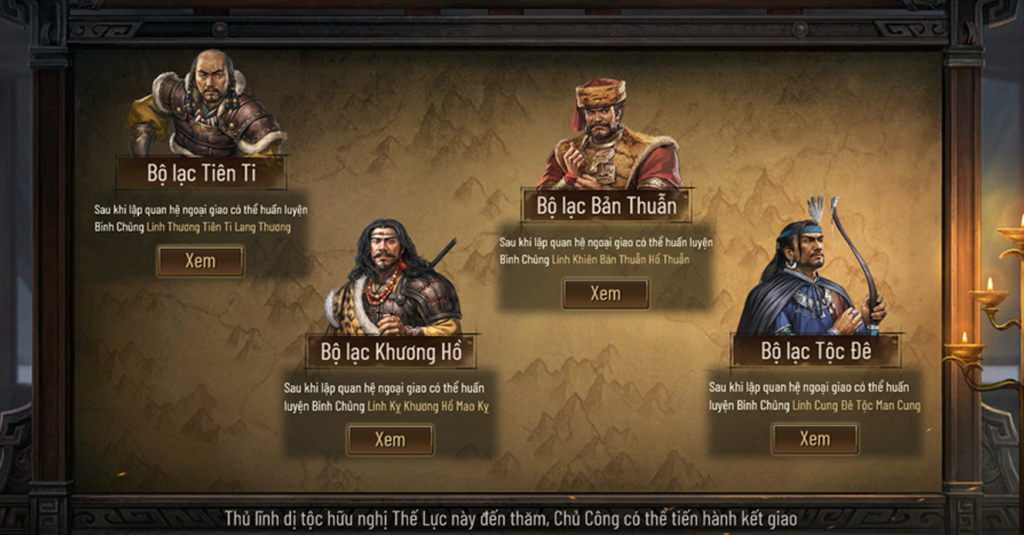Select the Bản Thuẫn chieftain portrait
The width and height of the screenshot is (1024, 535).
coord(607,137)
